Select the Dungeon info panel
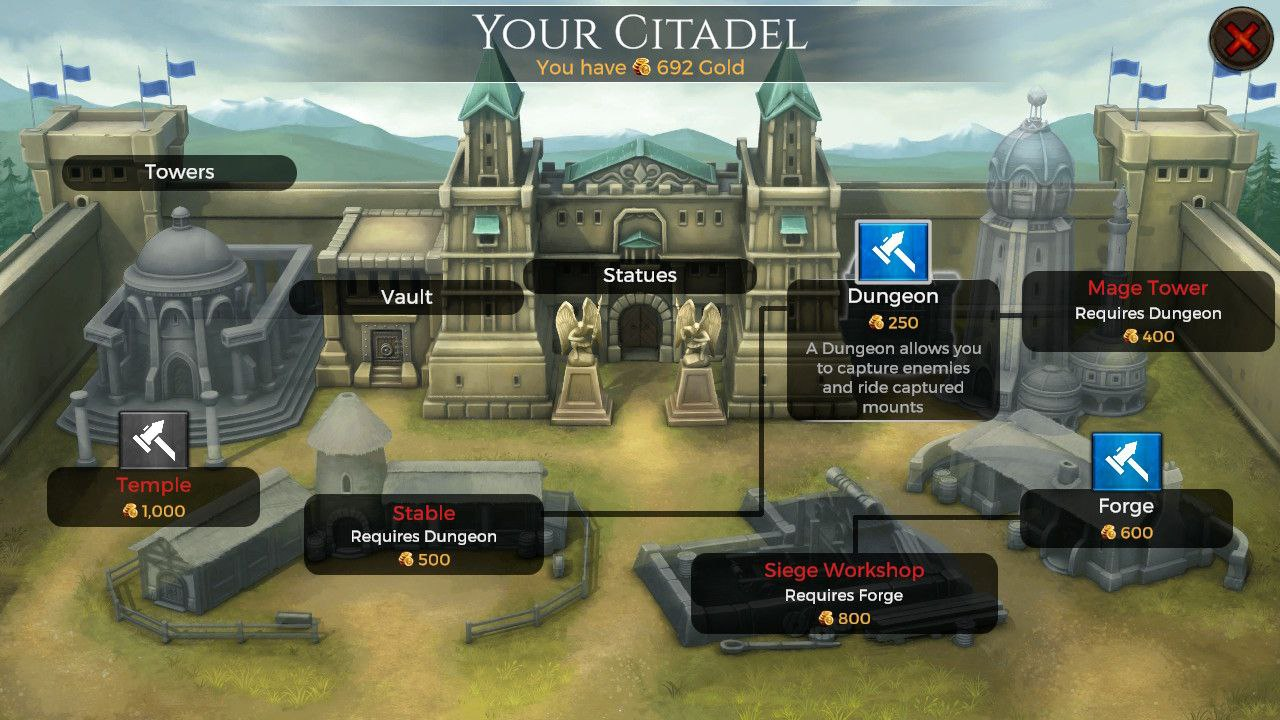Viewport: 1280px width, 720px height. [893, 350]
